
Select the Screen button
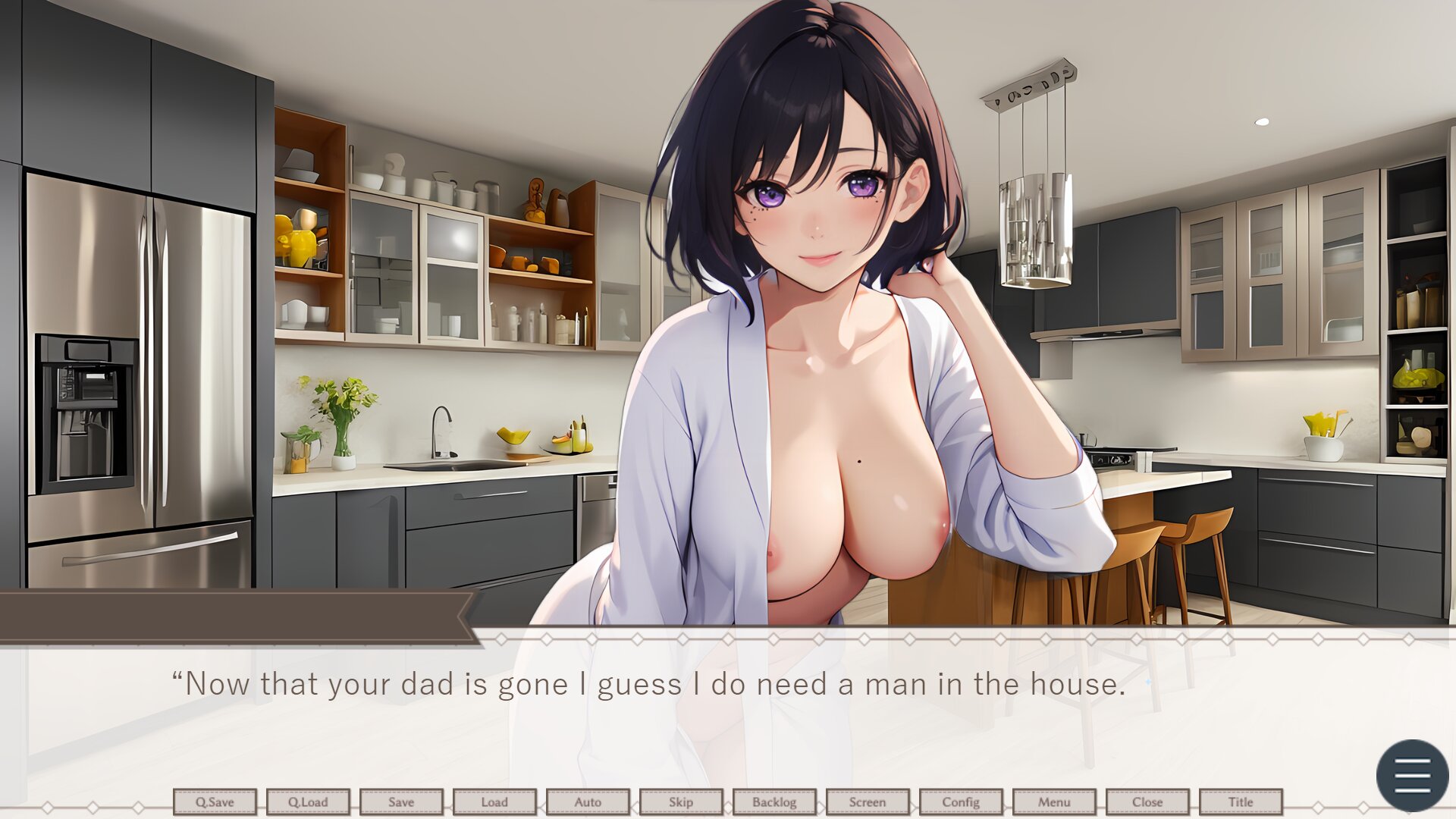(x=868, y=802)
